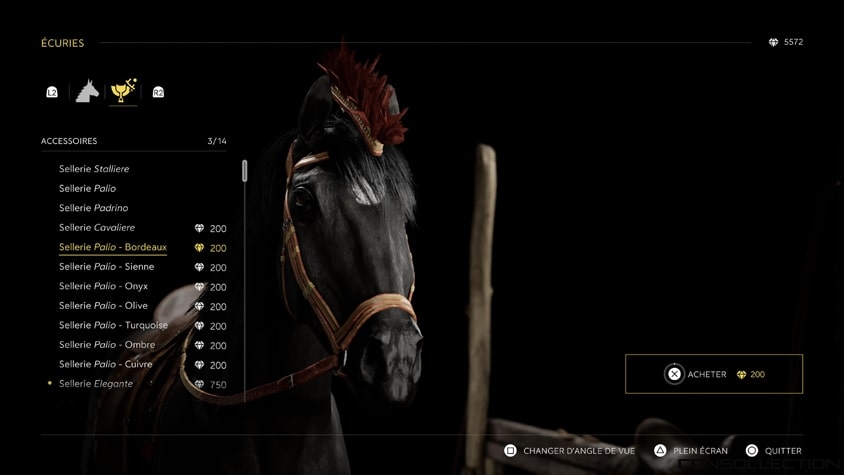
Task: Exit the stables with Quitter
Action: click(x=773, y=451)
